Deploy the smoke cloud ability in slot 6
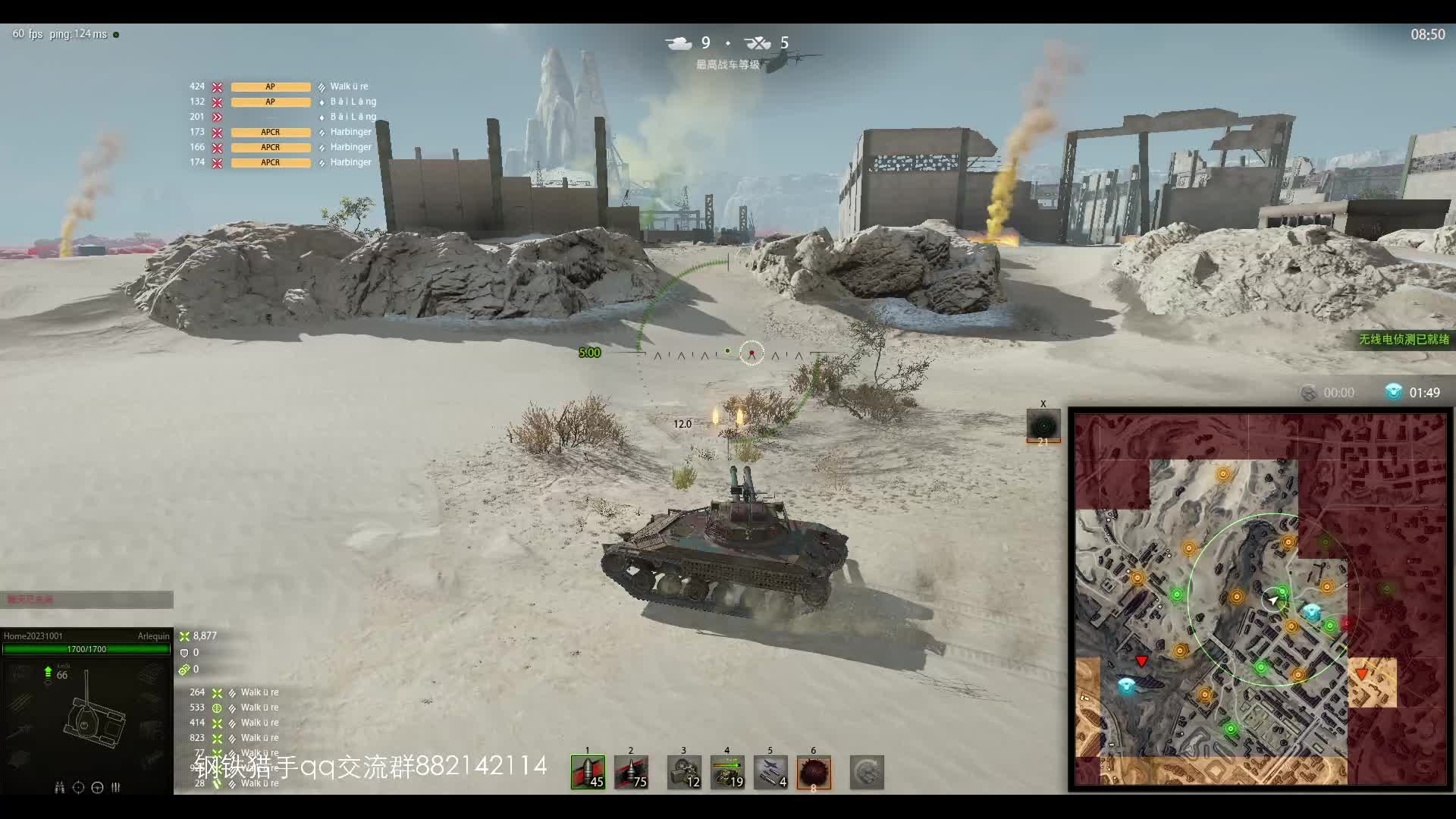This screenshot has width=1456, height=819. coord(814,772)
